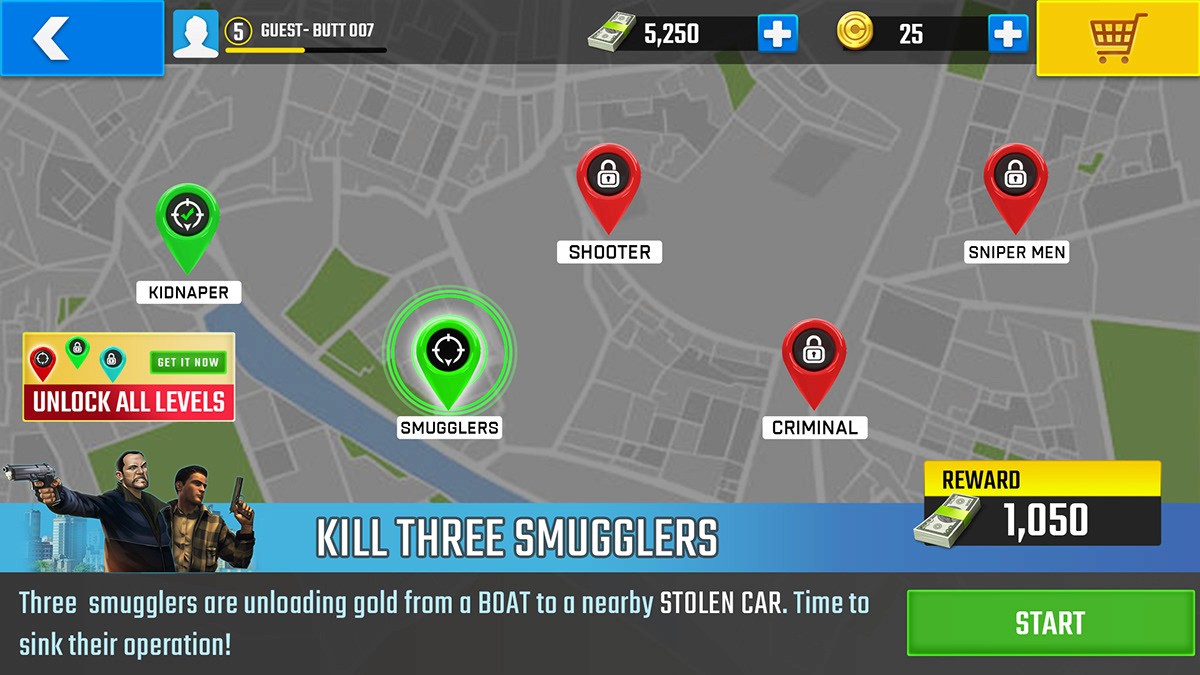This screenshot has width=1200, height=675.
Task: Tap Get It Now on the unlock offer
Action: [x=187, y=362]
